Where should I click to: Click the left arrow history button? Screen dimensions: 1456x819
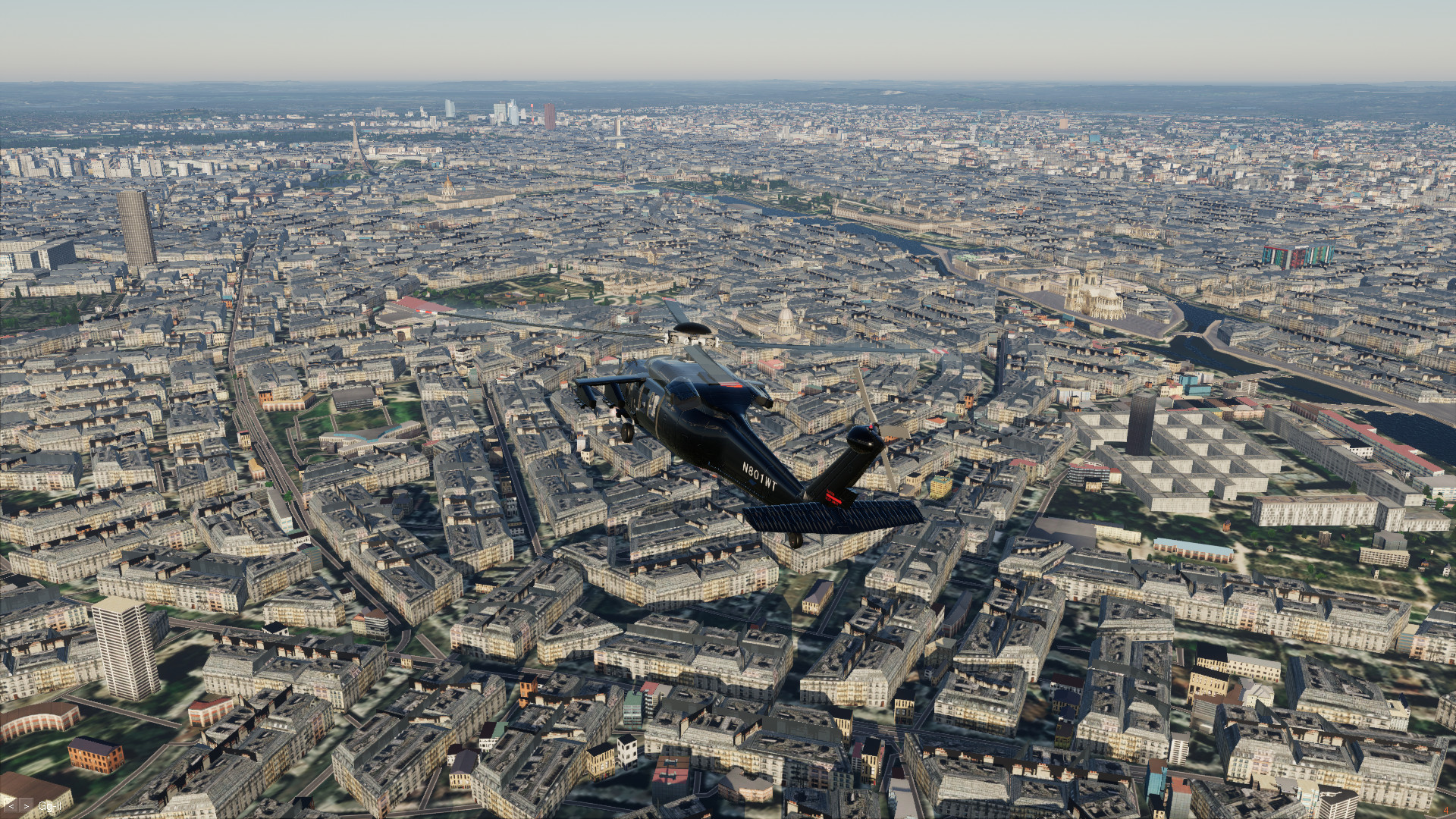click(11, 805)
